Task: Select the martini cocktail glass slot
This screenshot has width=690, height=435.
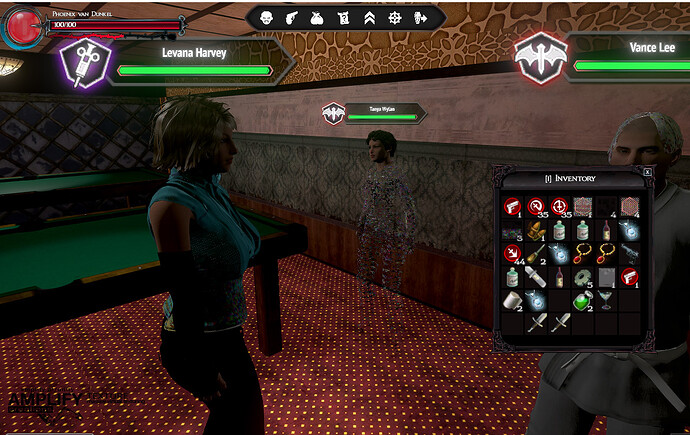Action: [x=604, y=299]
